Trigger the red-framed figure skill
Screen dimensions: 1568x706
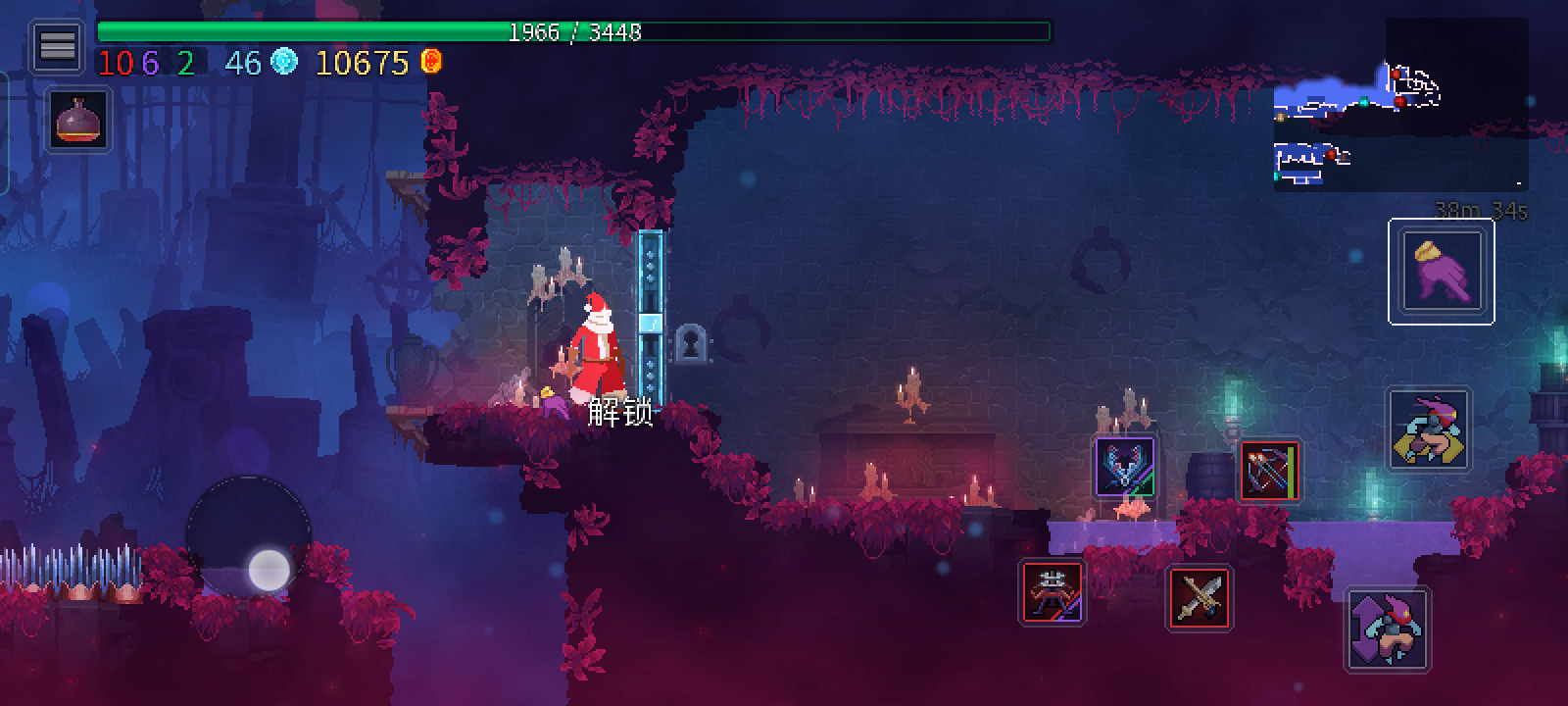pos(1053,592)
